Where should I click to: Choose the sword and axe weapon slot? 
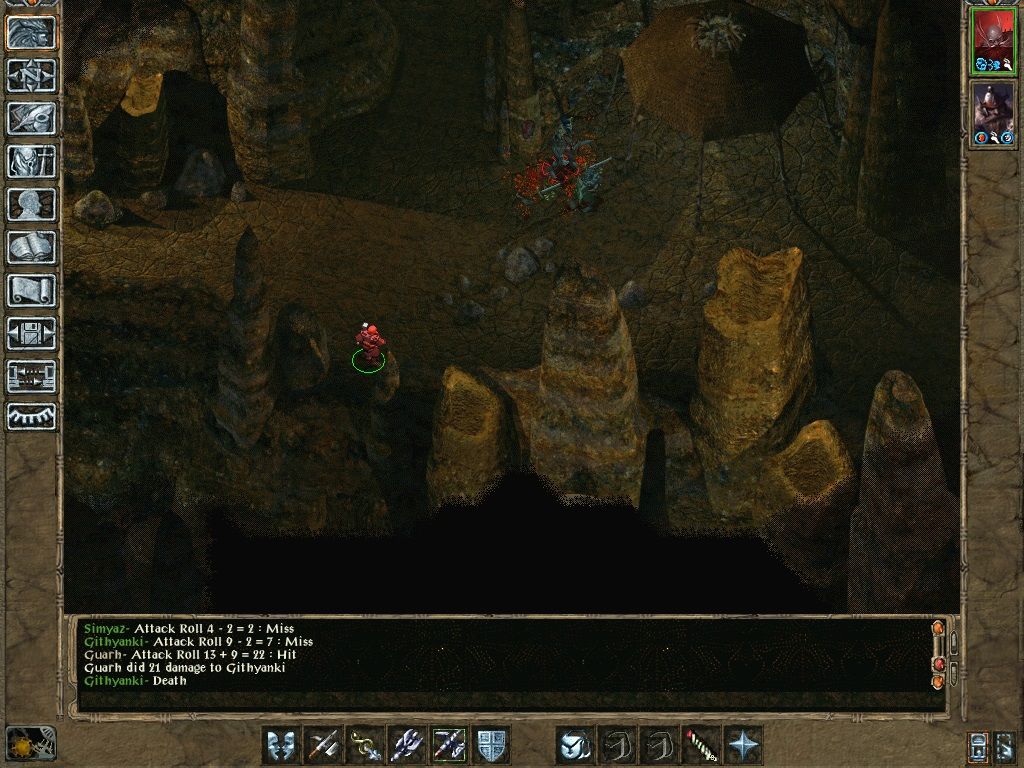point(324,745)
